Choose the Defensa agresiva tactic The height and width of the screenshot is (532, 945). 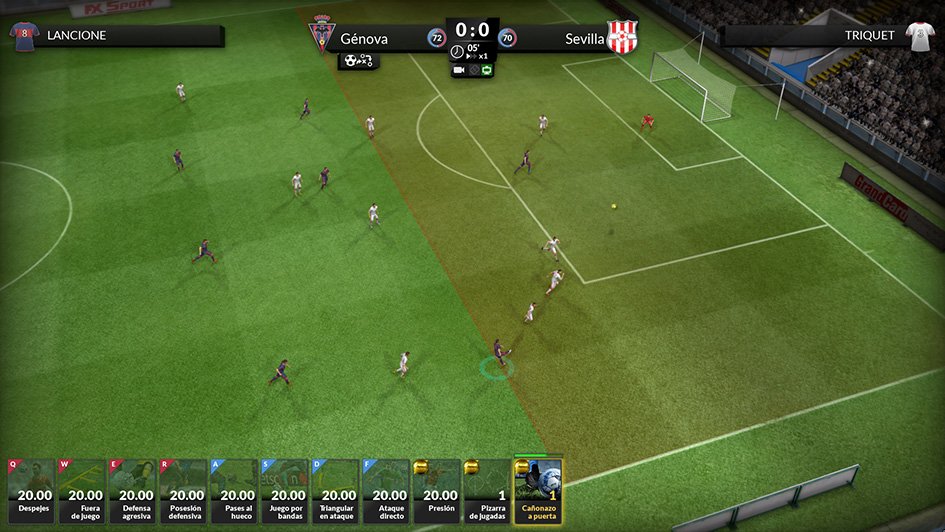pyautogui.click(x=135, y=491)
